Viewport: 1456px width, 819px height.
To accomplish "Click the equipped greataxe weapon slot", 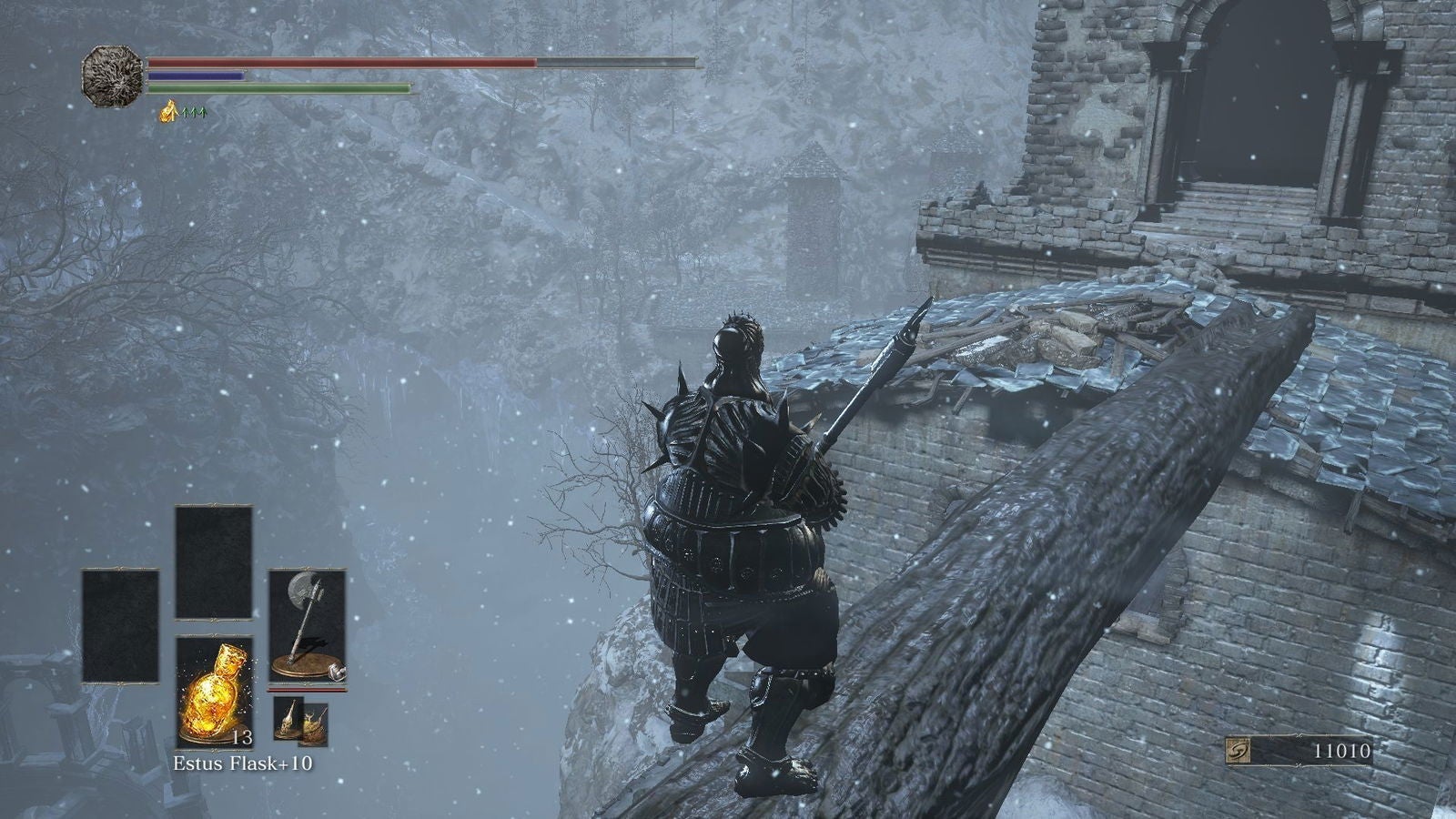I will pyautogui.click(x=308, y=625).
